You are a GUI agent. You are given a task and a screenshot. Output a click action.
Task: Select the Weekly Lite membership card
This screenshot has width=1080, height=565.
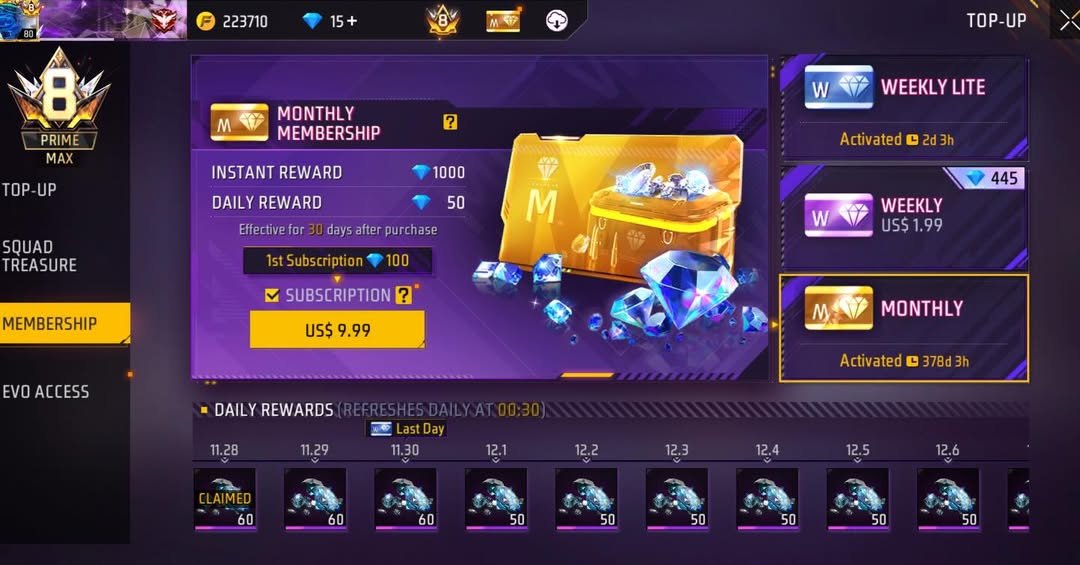click(903, 108)
